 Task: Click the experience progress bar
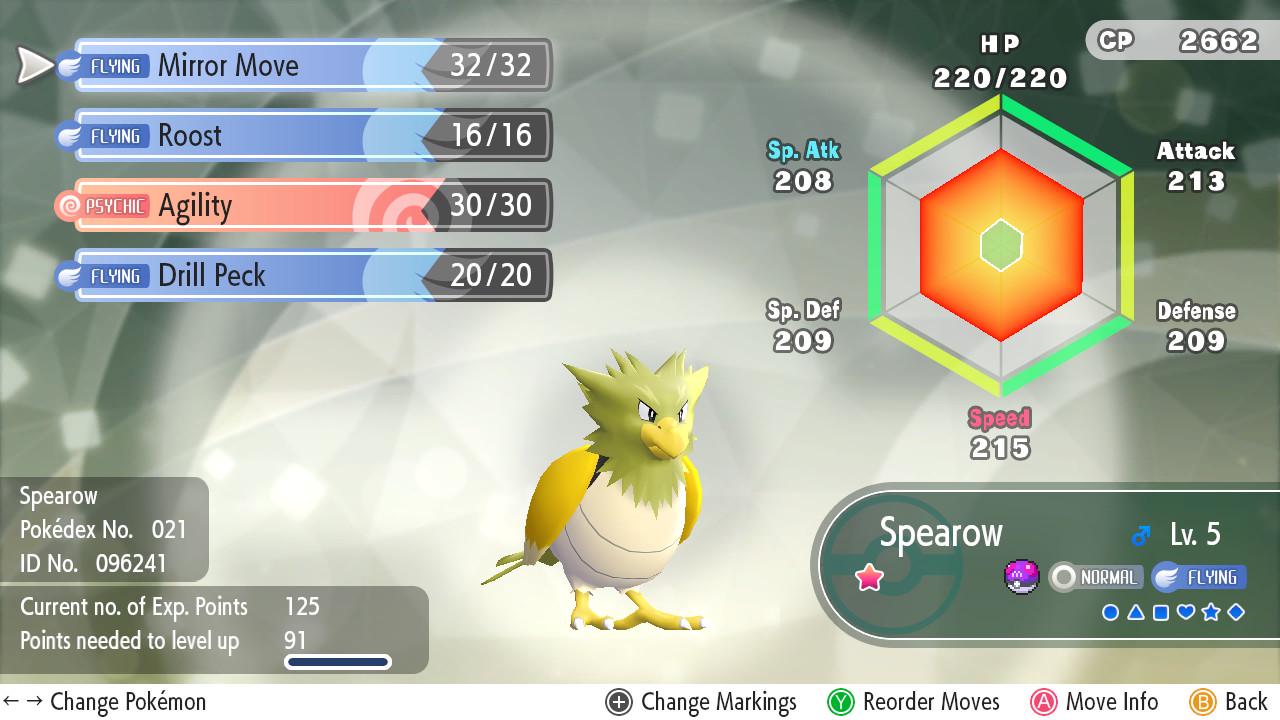pyautogui.click(x=337, y=660)
